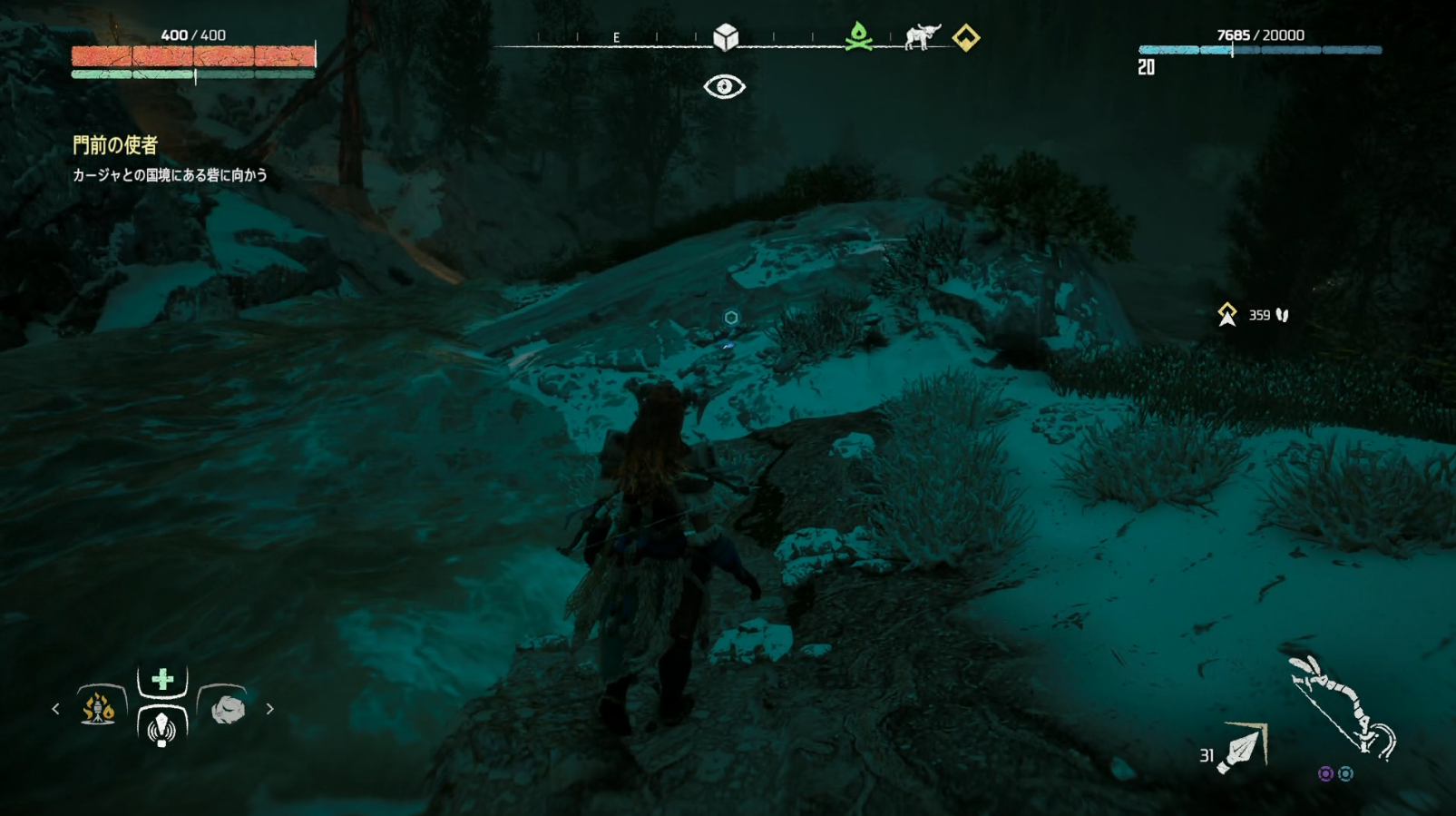Screen dimensions: 1456x816
Task: Click the purple weapon modification coil
Action: [1325, 773]
